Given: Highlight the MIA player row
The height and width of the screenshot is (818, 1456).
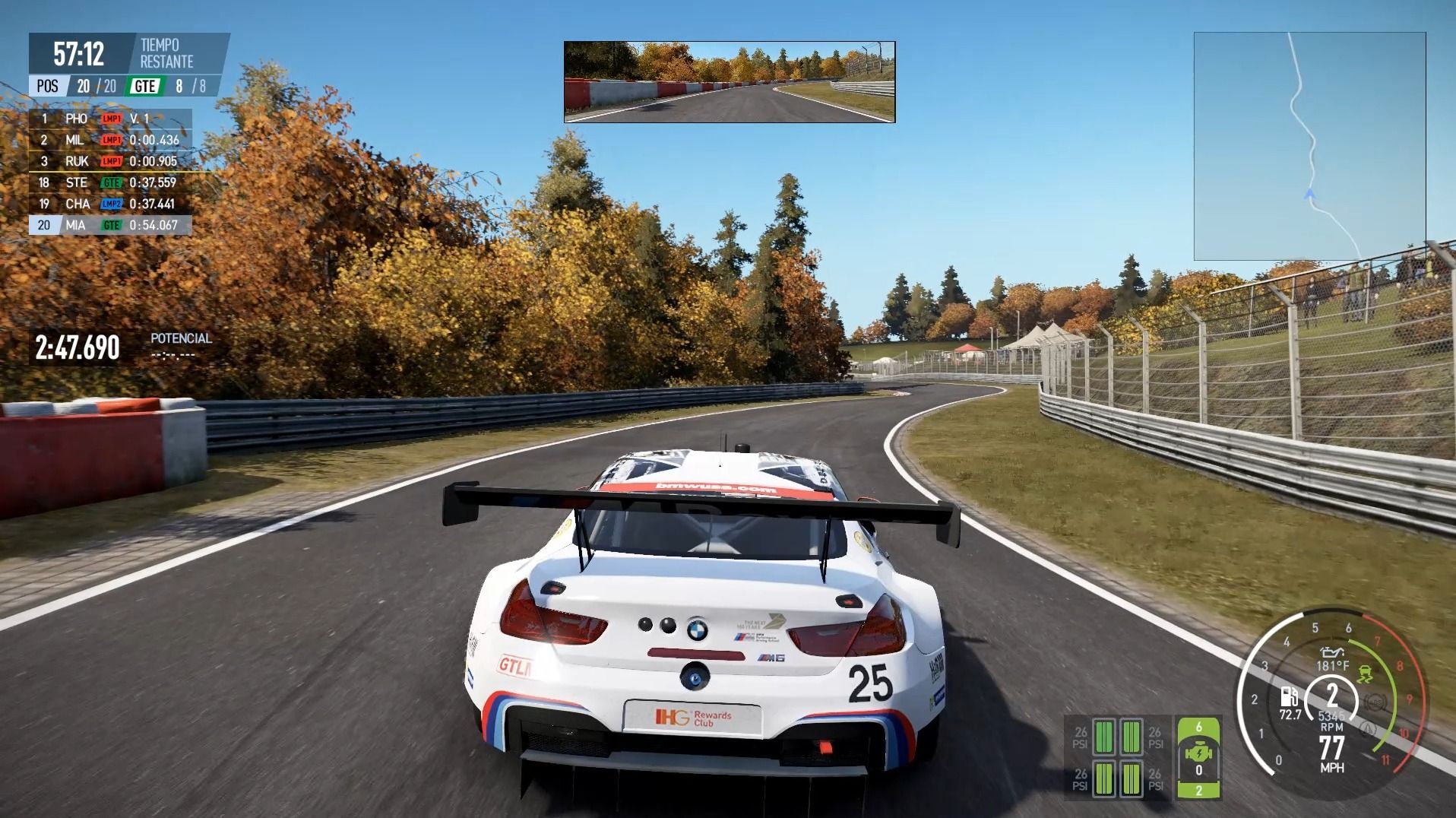Looking at the screenshot, I should [110, 225].
